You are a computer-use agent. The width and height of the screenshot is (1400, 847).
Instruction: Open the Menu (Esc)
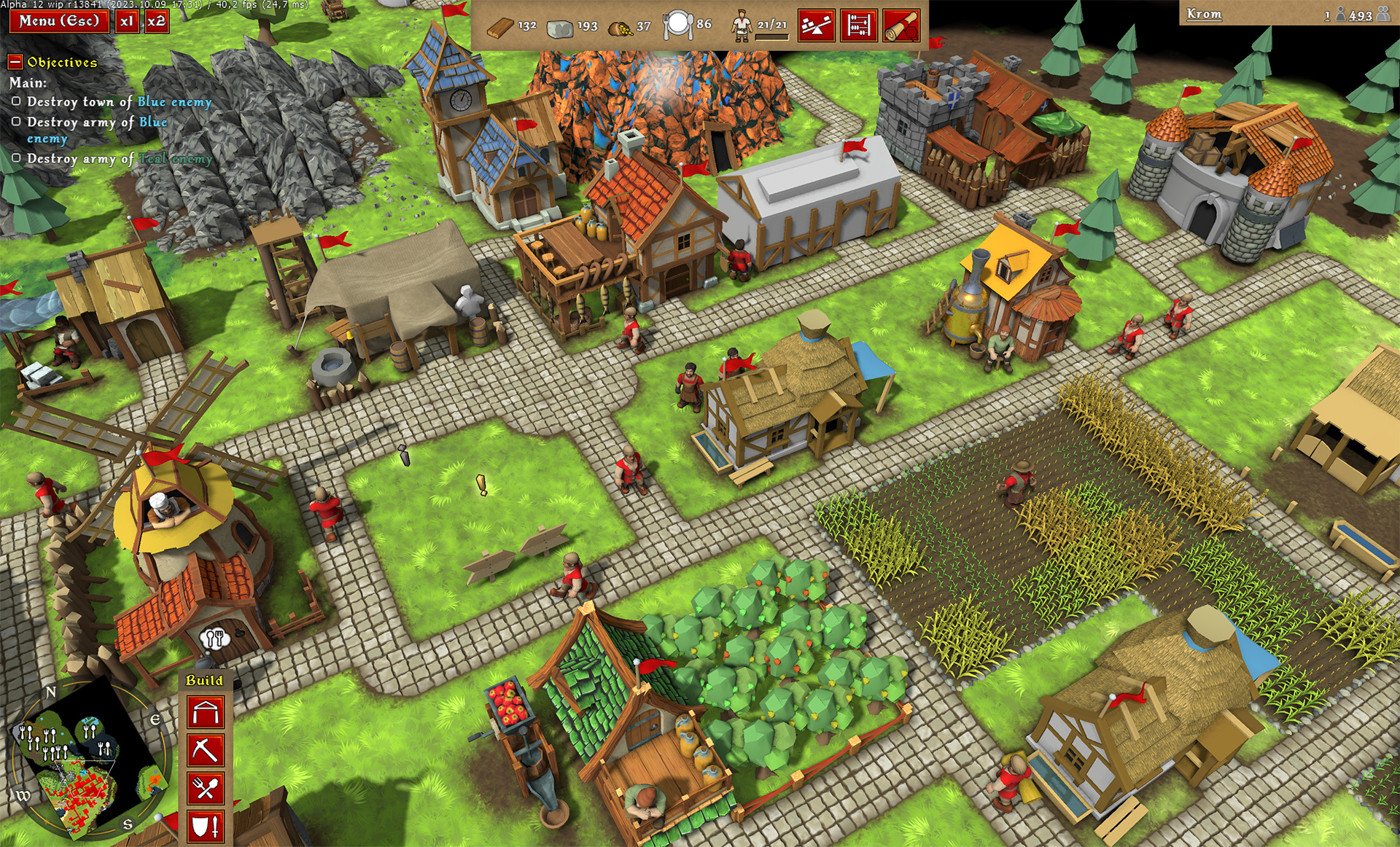click(x=58, y=22)
